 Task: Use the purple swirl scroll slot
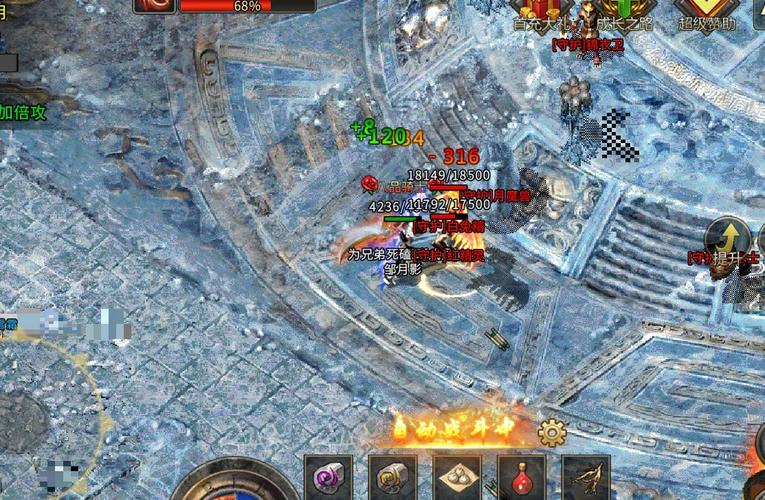[328, 478]
